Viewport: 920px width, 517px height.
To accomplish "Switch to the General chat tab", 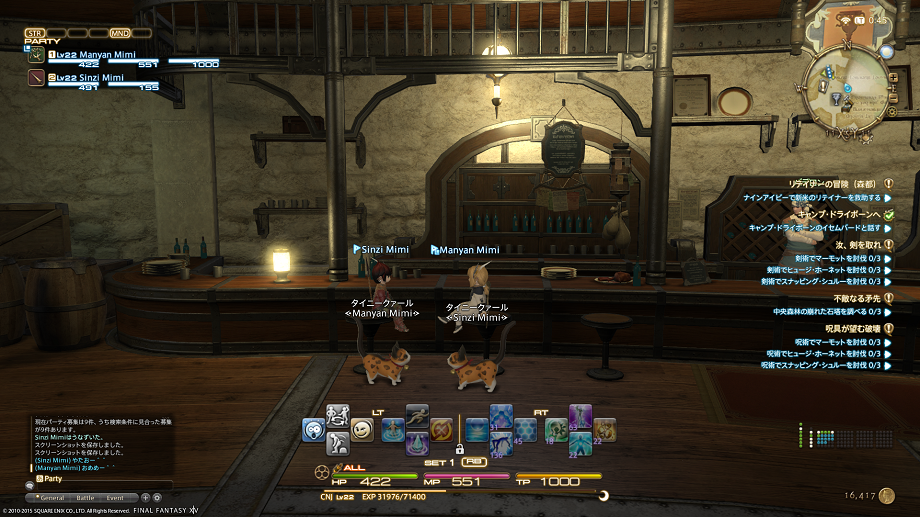I will click(52, 497).
